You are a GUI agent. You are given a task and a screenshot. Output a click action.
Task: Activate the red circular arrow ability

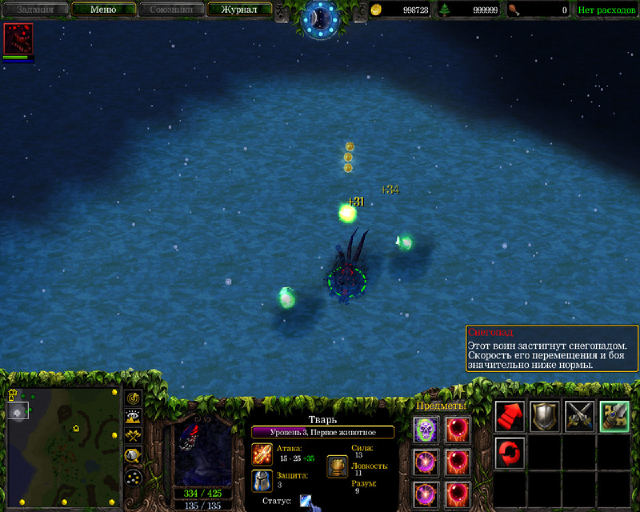click(x=510, y=452)
